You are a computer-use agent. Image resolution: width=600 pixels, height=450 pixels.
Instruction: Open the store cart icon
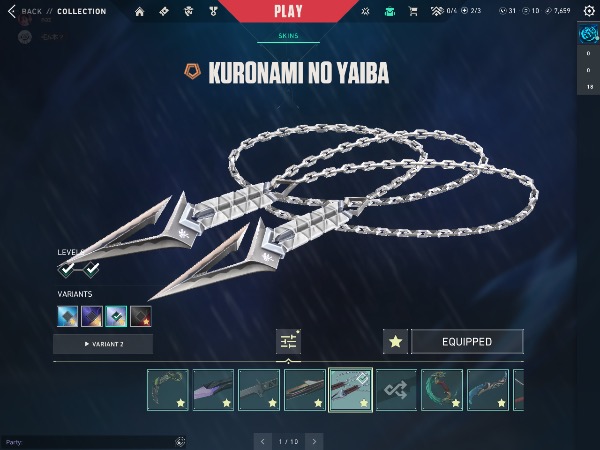pos(412,12)
